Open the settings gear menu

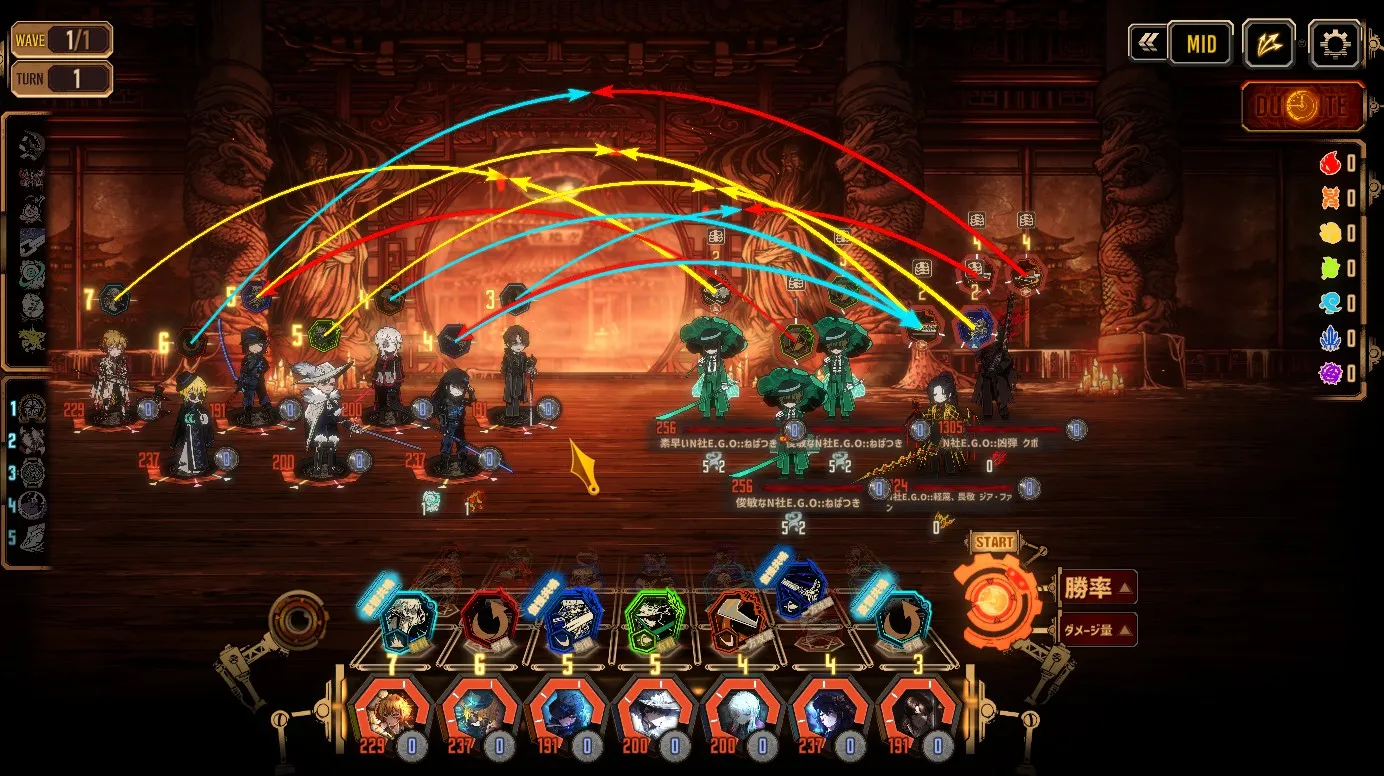click(x=1334, y=44)
